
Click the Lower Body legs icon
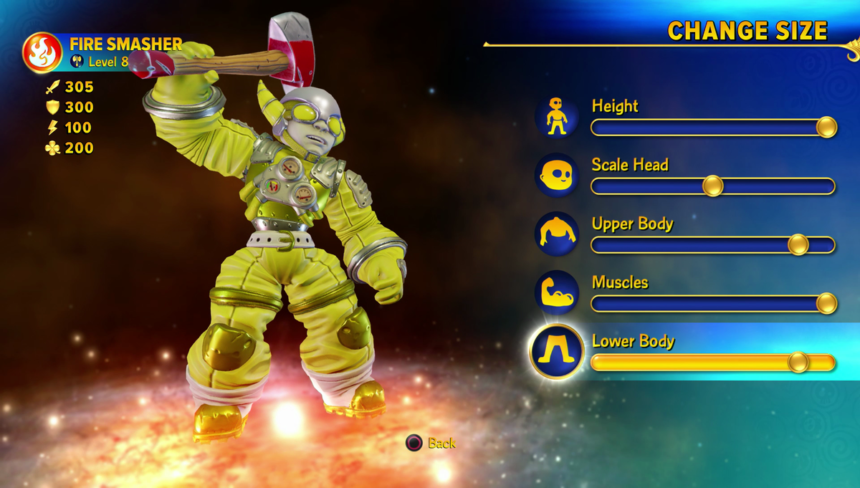557,352
